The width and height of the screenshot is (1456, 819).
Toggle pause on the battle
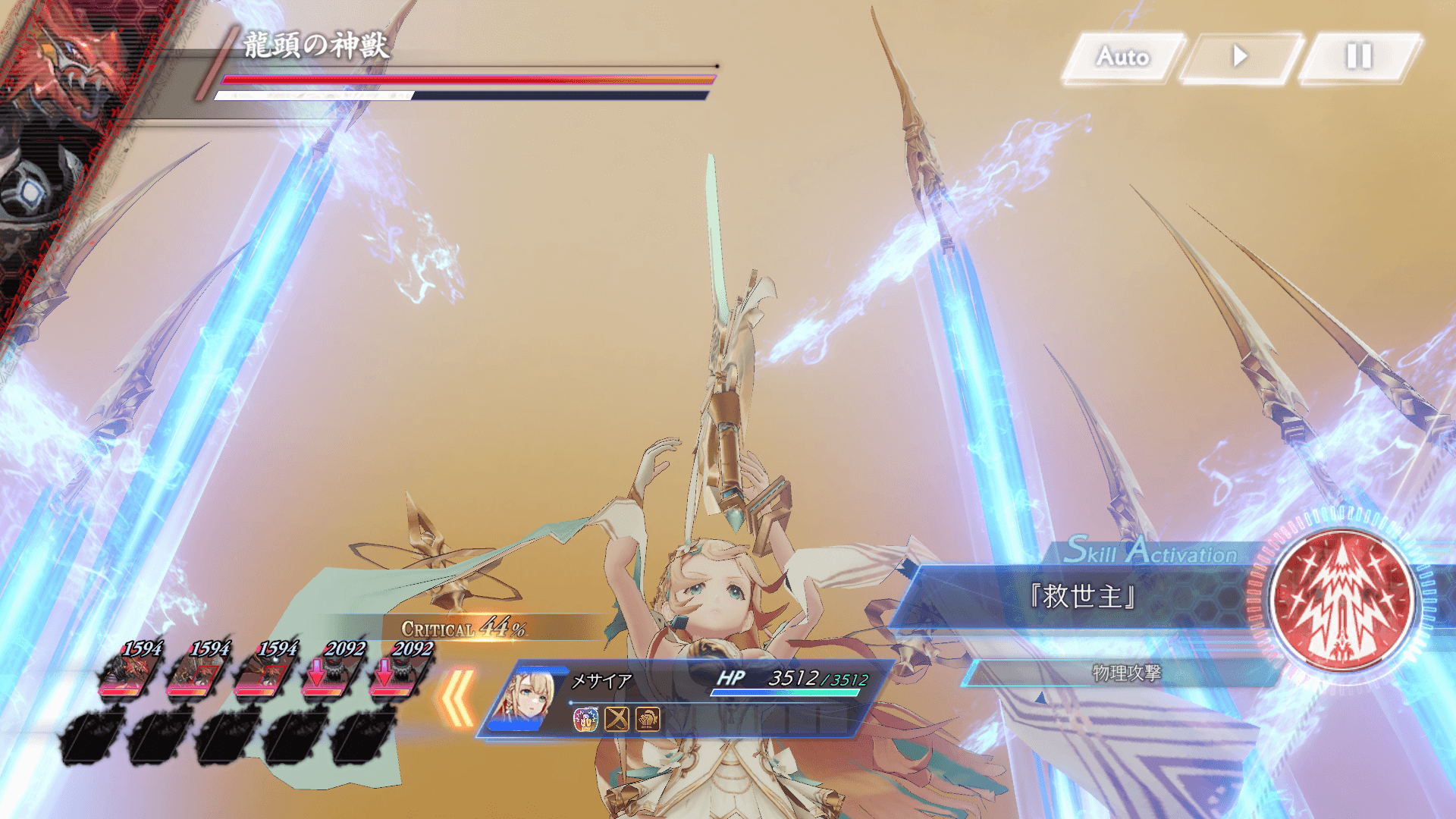point(1360,56)
